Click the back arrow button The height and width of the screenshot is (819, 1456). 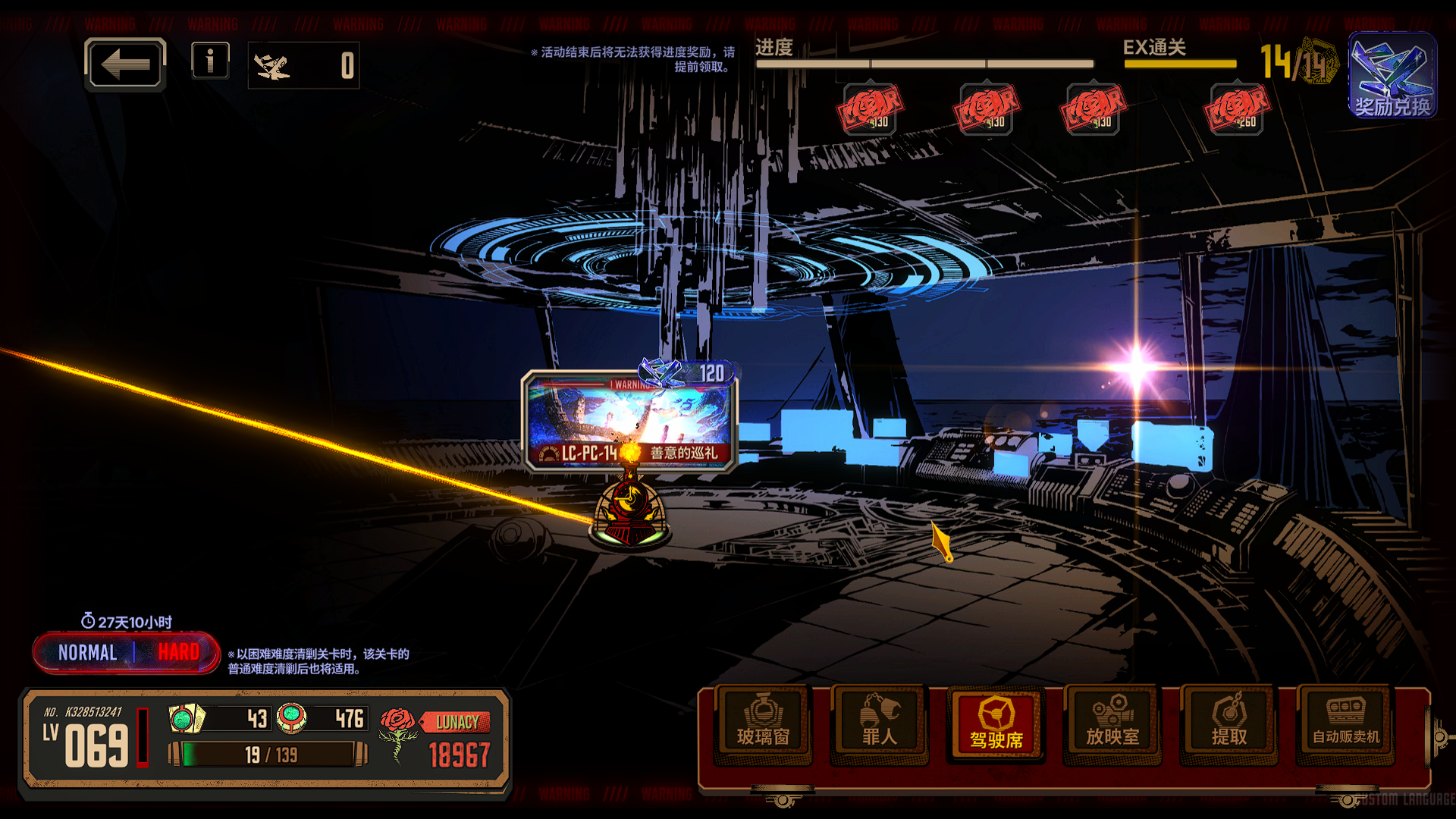[125, 64]
